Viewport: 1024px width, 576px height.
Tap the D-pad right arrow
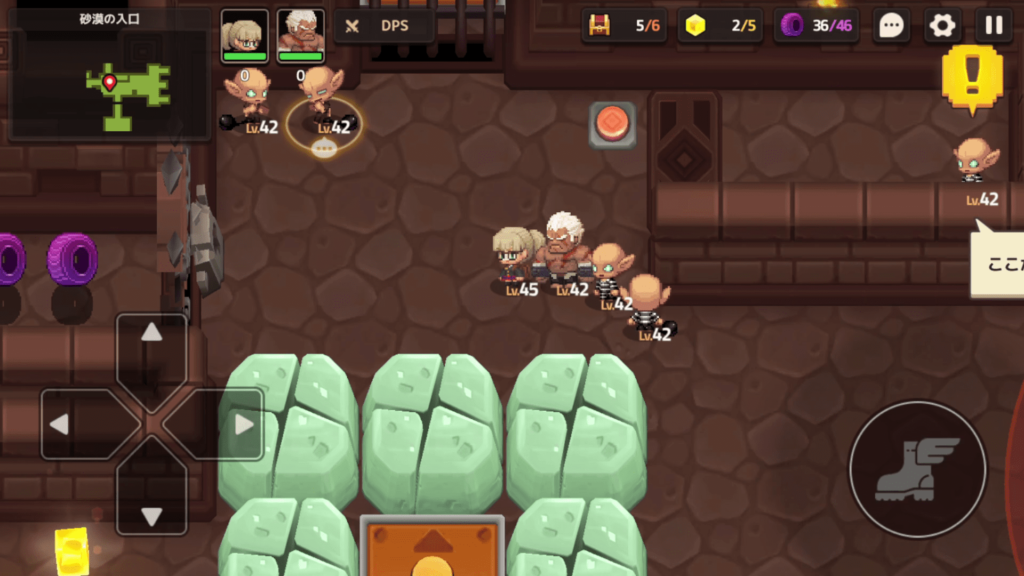[x=239, y=424]
